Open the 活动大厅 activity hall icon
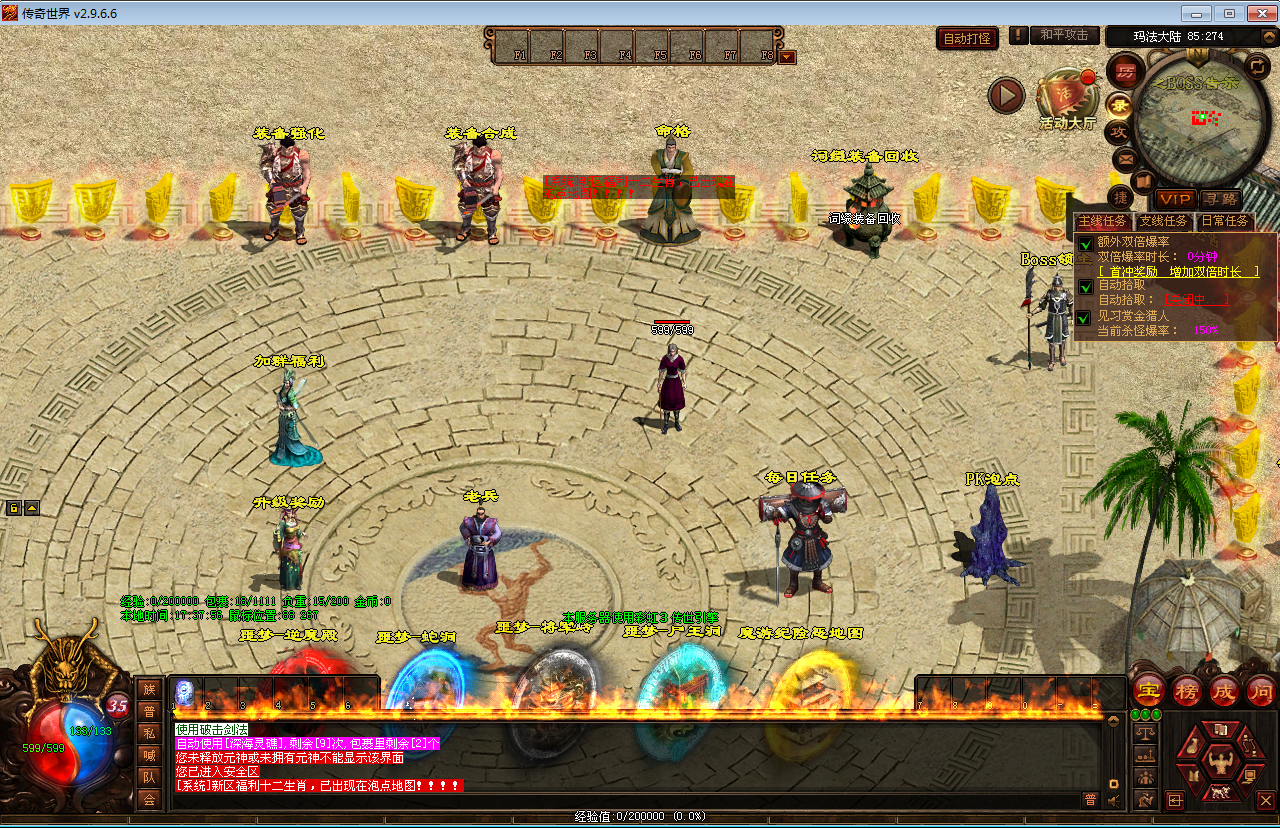Screen dimensions: 1280x828 tap(1066, 98)
